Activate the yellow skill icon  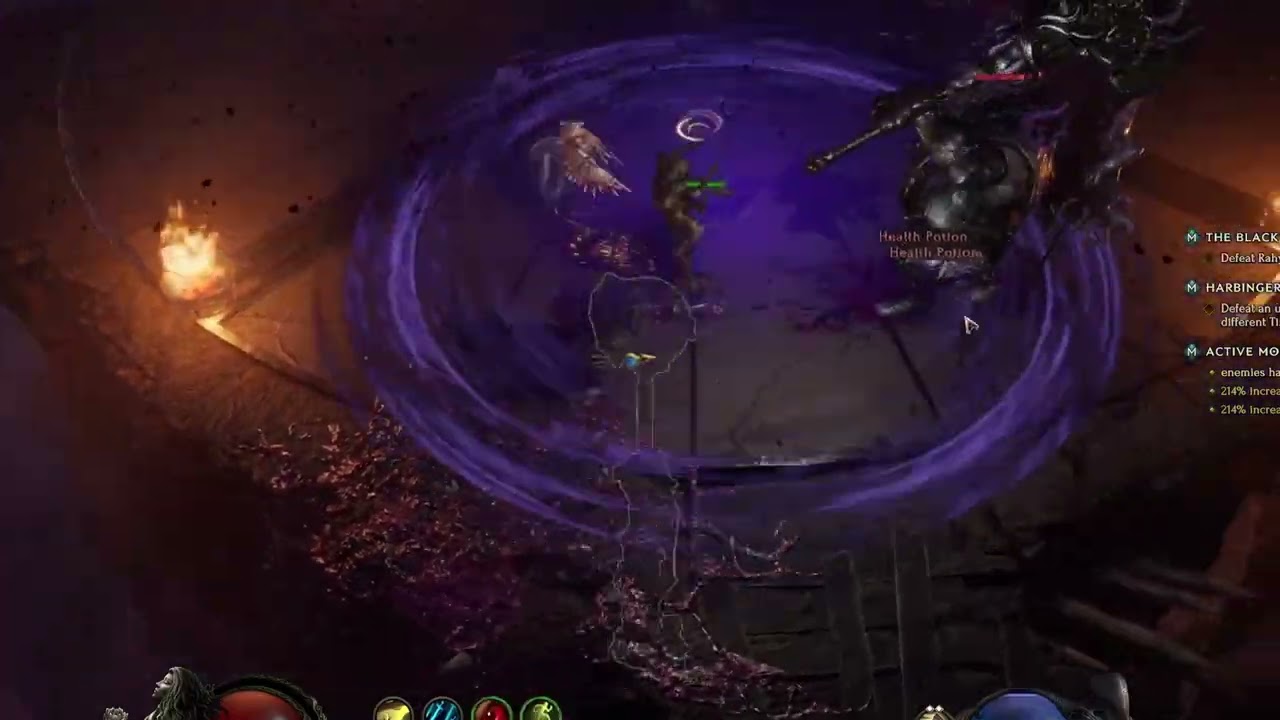coord(393,710)
